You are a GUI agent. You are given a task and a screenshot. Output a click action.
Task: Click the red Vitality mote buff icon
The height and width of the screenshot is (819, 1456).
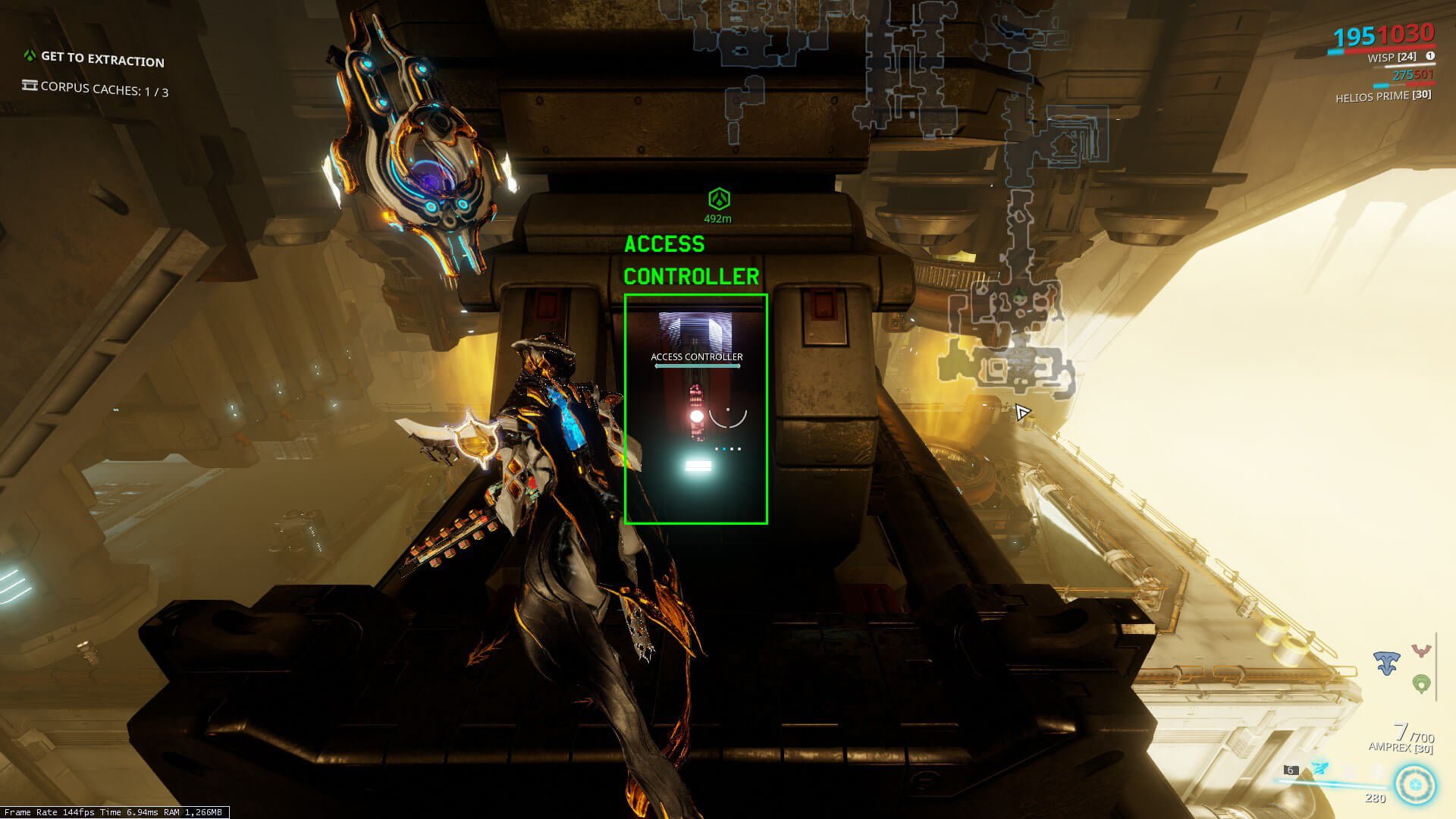point(1421,651)
